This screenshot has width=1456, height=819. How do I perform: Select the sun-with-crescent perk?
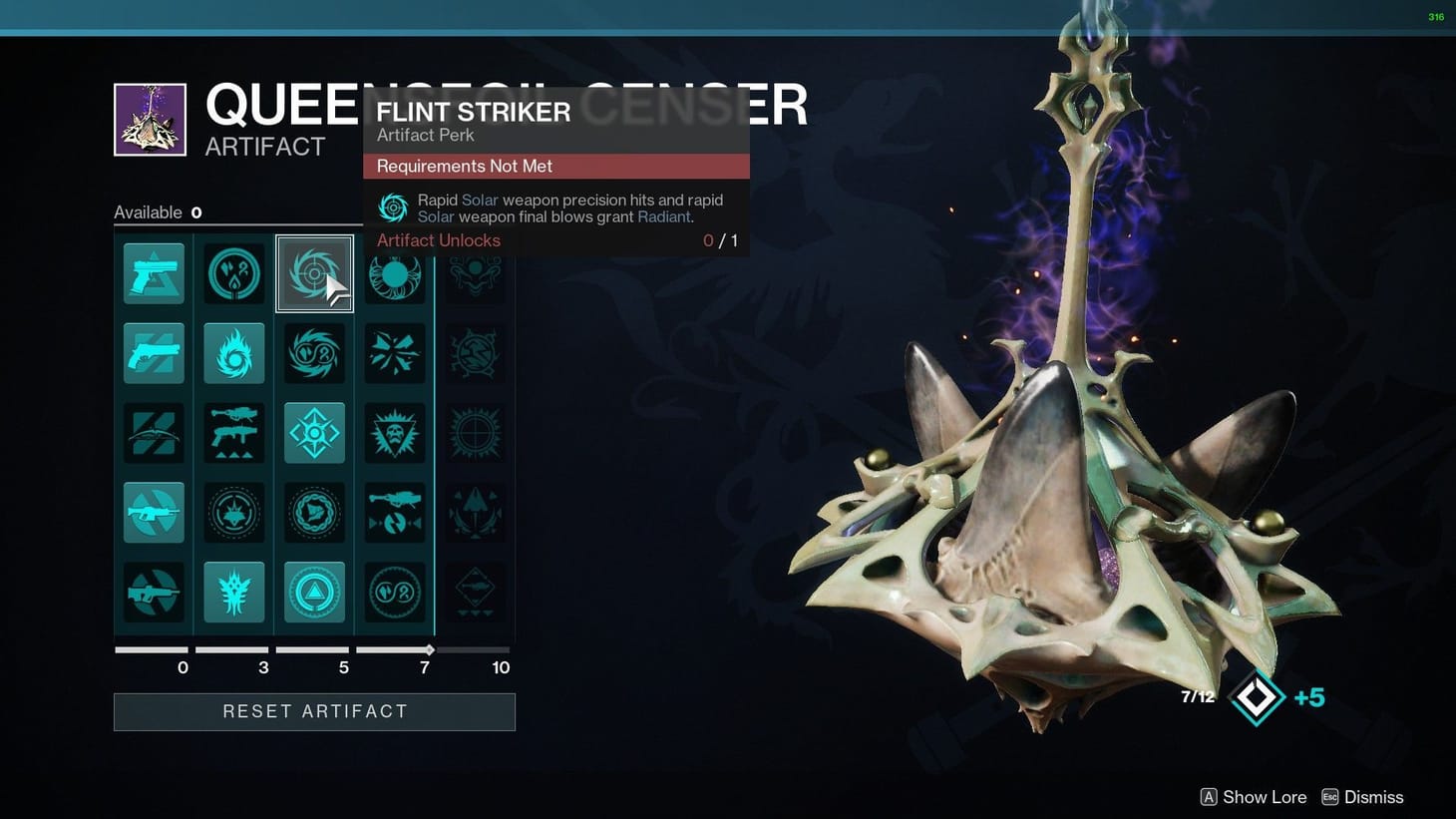[395, 275]
